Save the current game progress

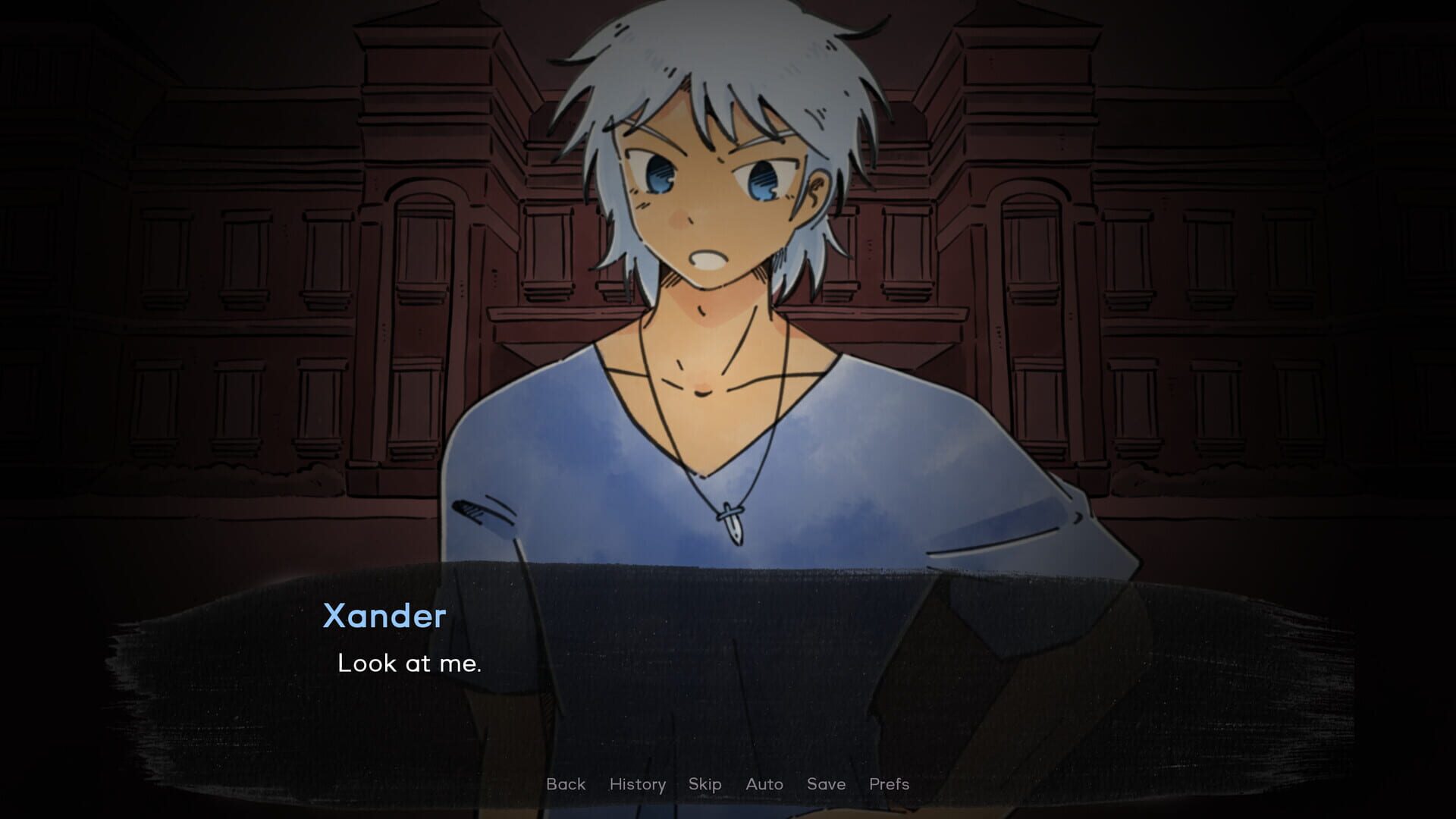[x=826, y=784]
